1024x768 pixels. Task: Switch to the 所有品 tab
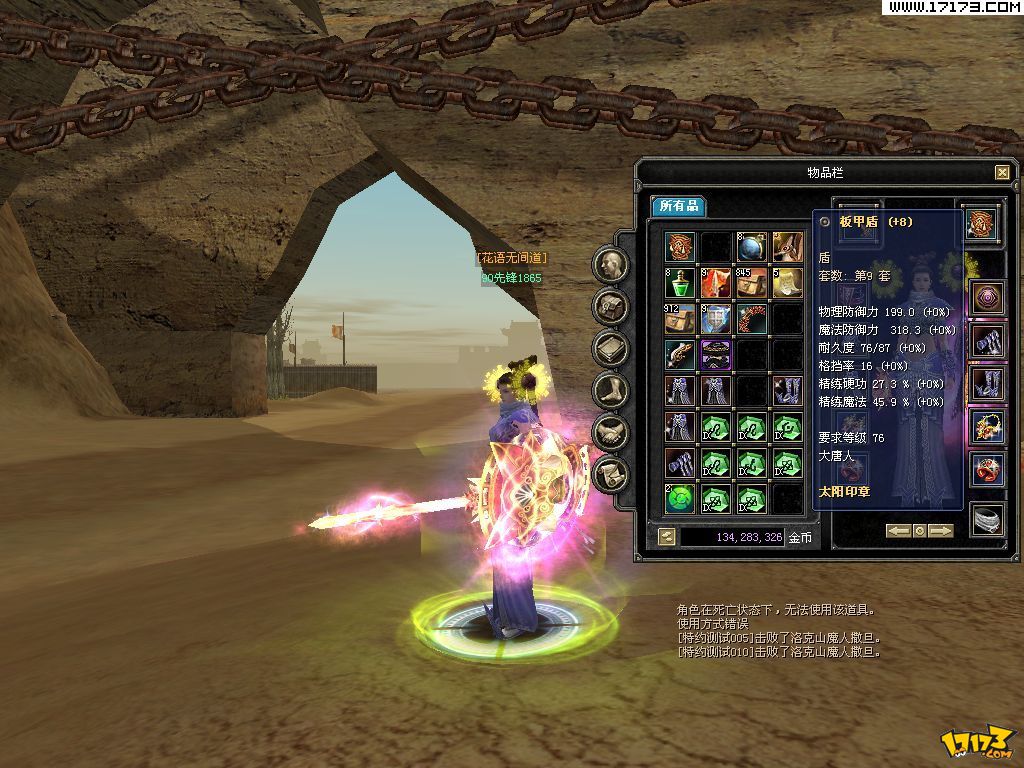tap(677, 206)
